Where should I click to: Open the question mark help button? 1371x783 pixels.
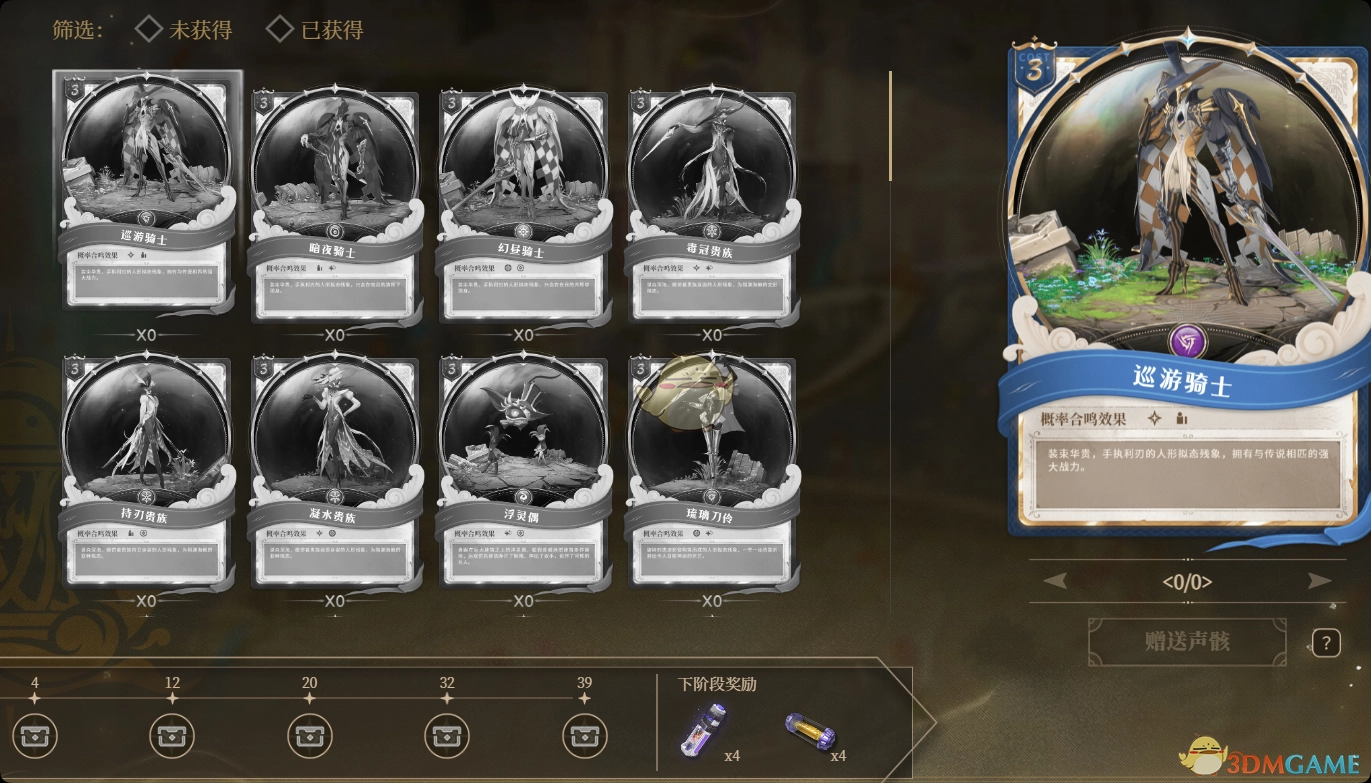[1326, 643]
